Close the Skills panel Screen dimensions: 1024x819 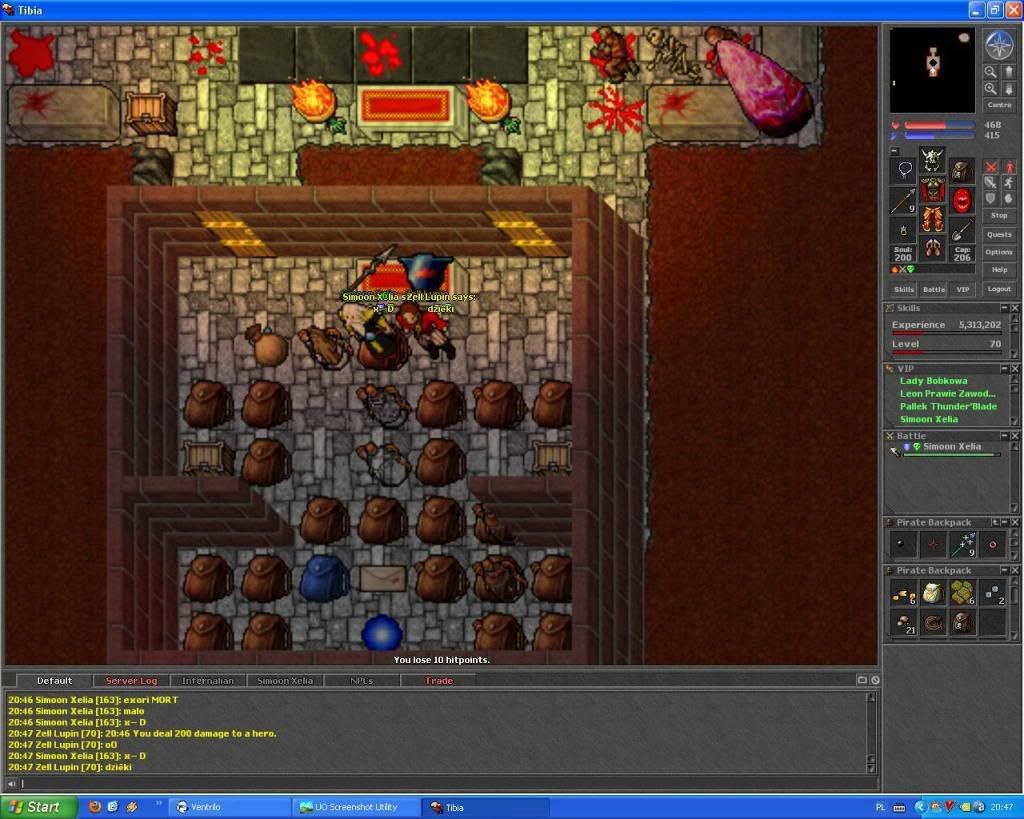click(1015, 308)
